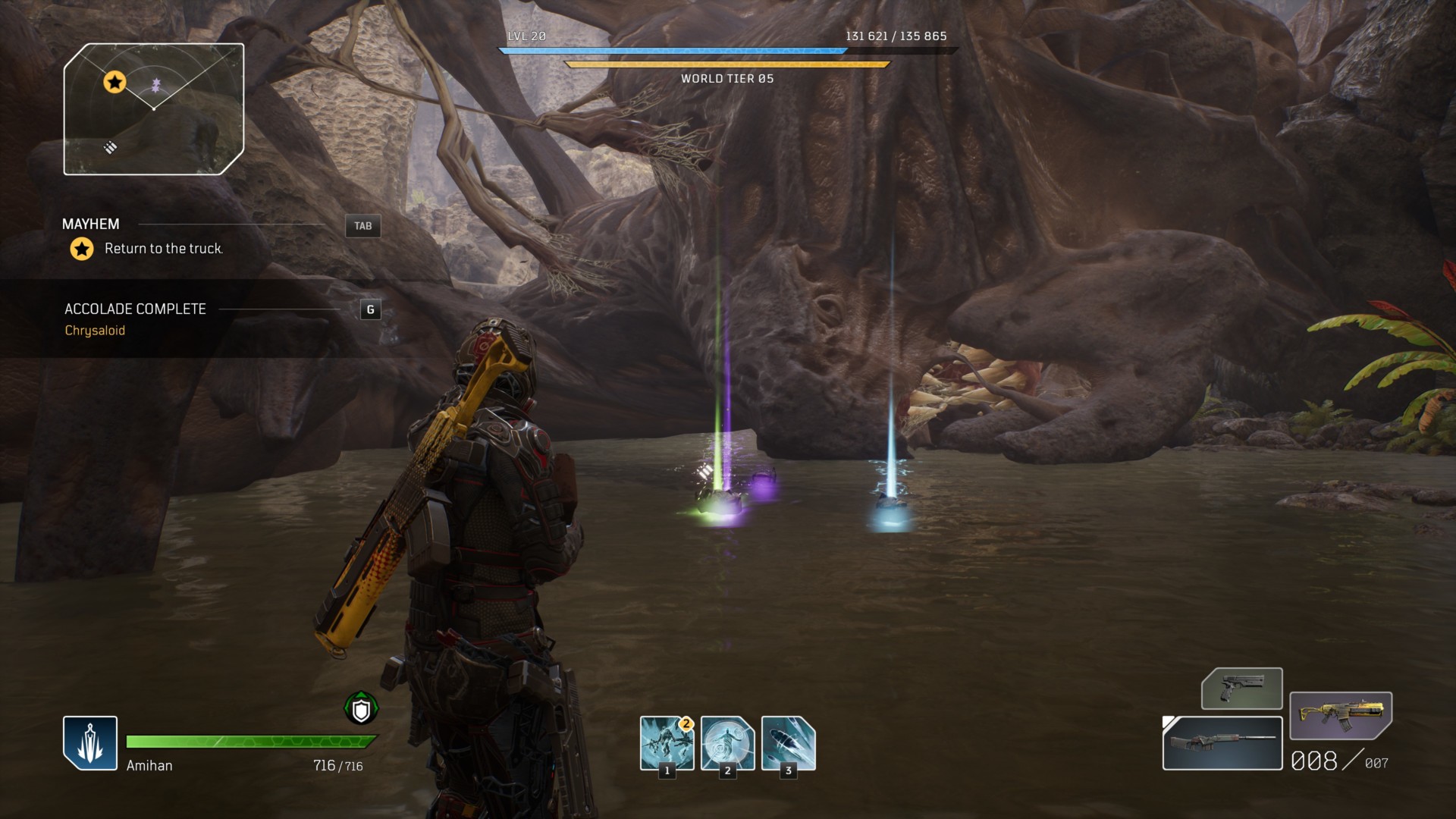Click the green shield status icon

[x=361, y=709]
